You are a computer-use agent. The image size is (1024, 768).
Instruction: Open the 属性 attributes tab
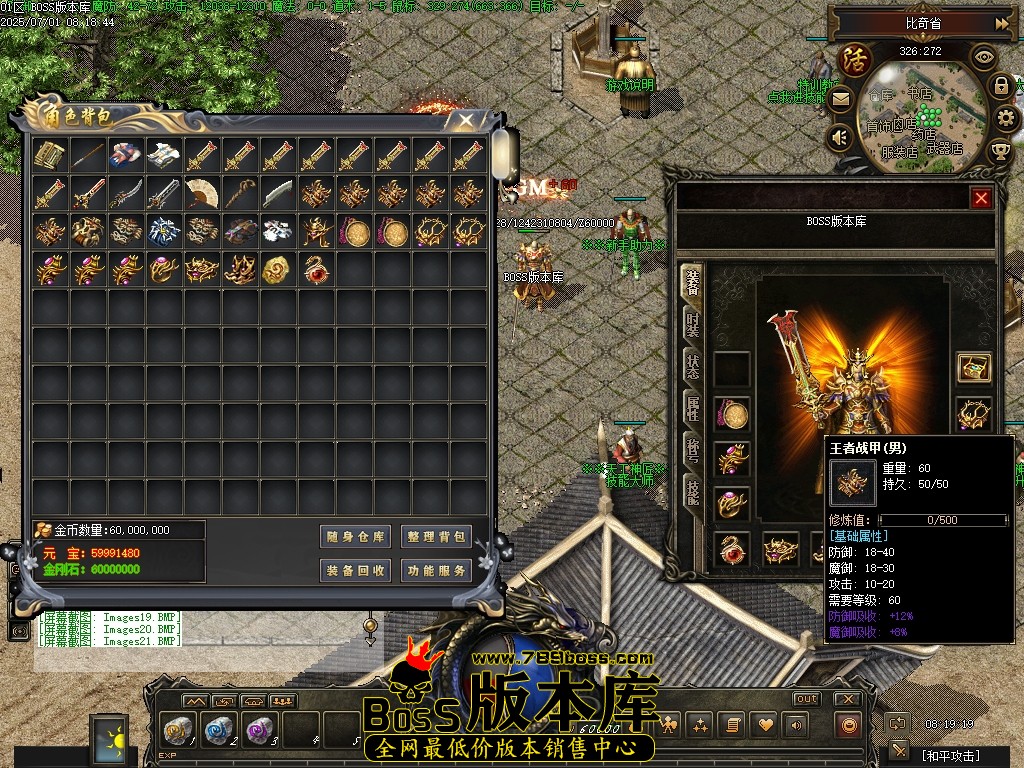(x=692, y=408)
